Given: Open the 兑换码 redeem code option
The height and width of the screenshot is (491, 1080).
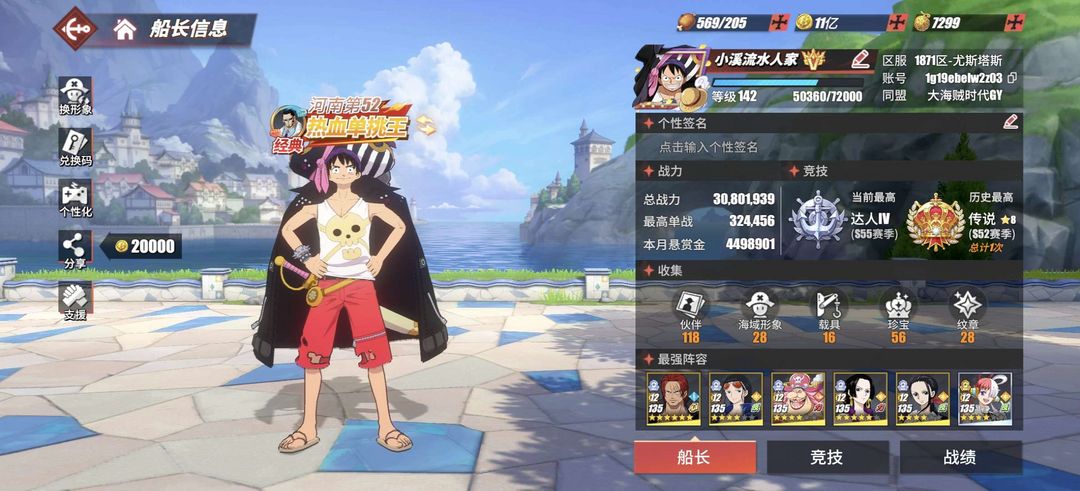Looking at the screenshot, I should click(x=75, y=147).
